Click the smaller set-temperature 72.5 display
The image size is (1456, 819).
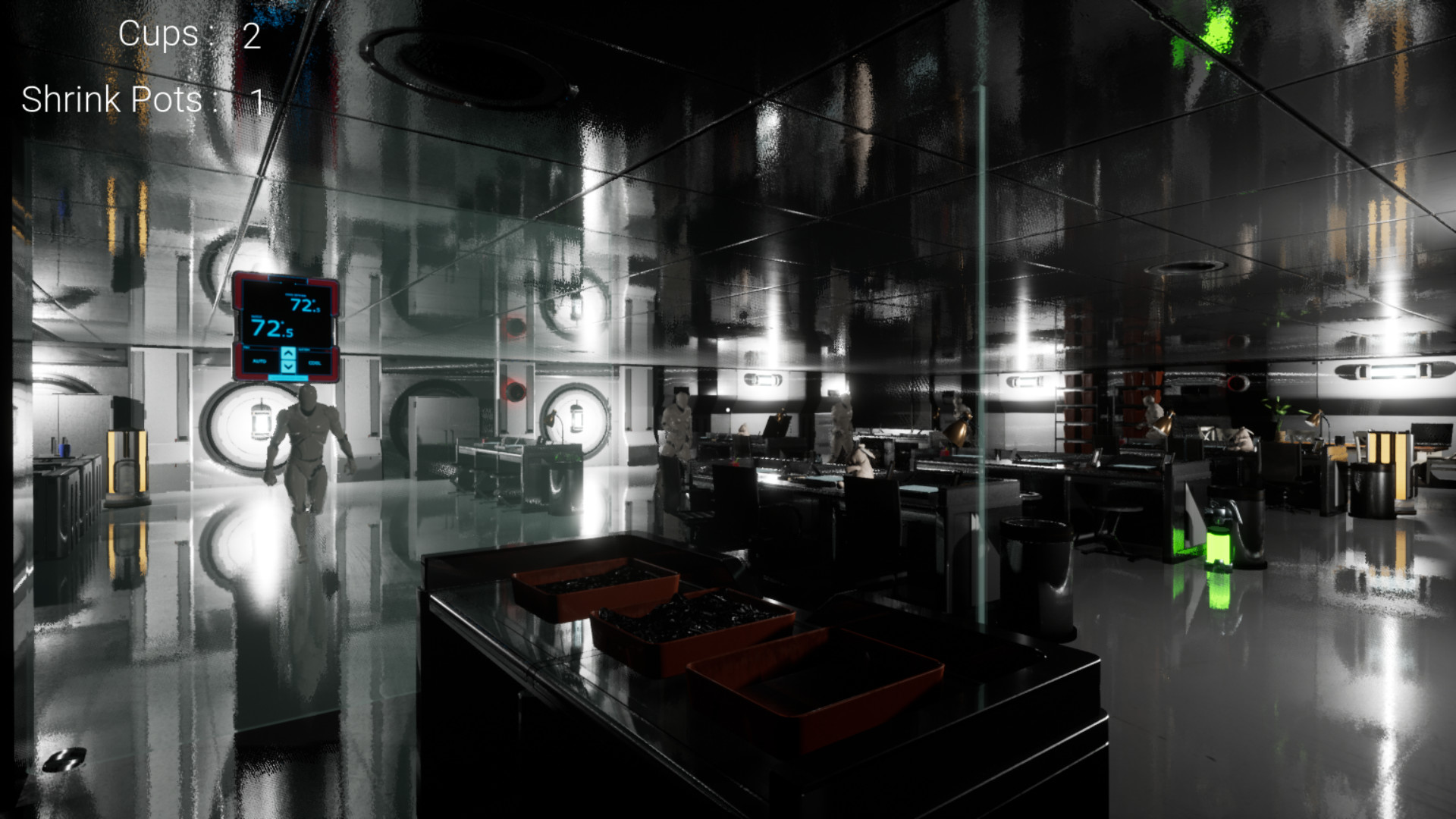tap(305, 305)
